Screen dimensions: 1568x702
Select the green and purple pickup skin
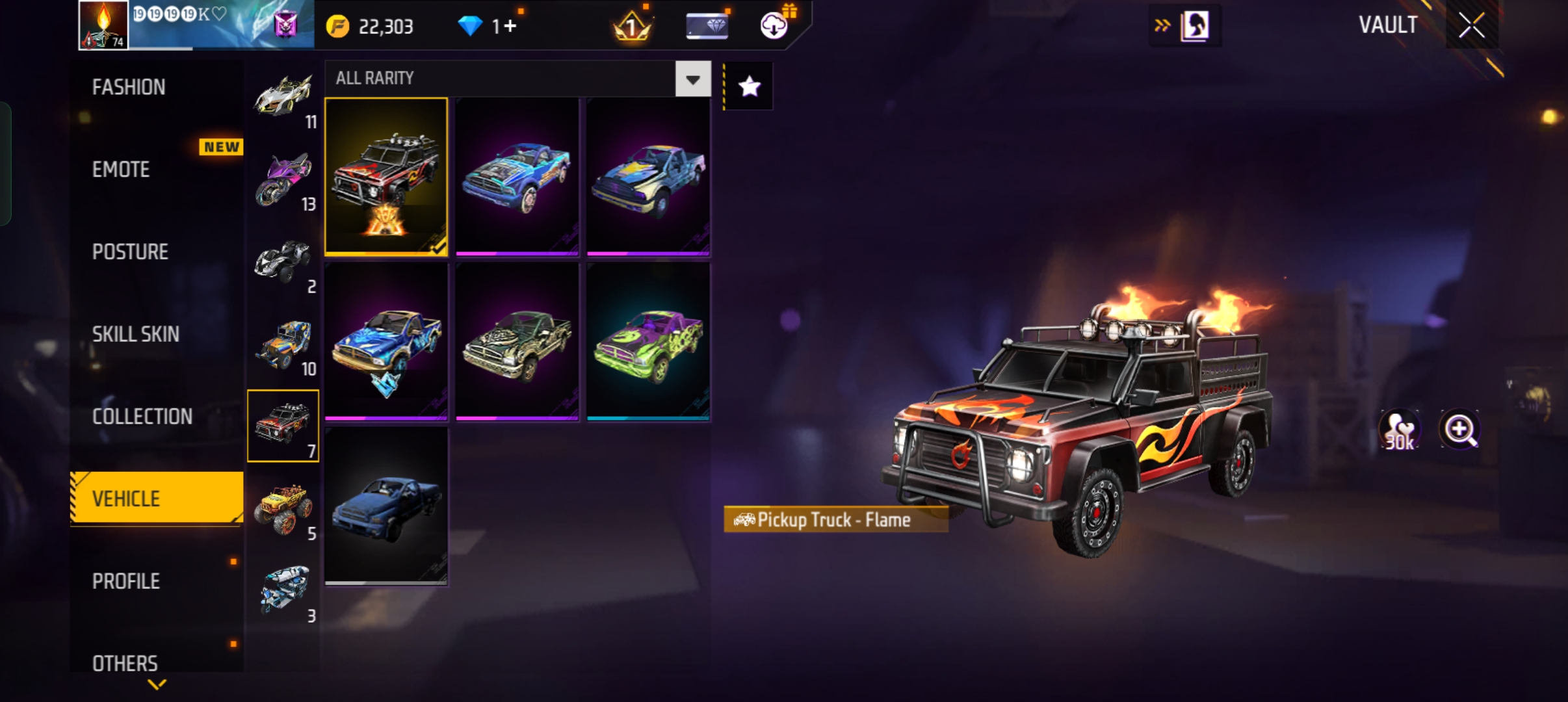point(648,342)
